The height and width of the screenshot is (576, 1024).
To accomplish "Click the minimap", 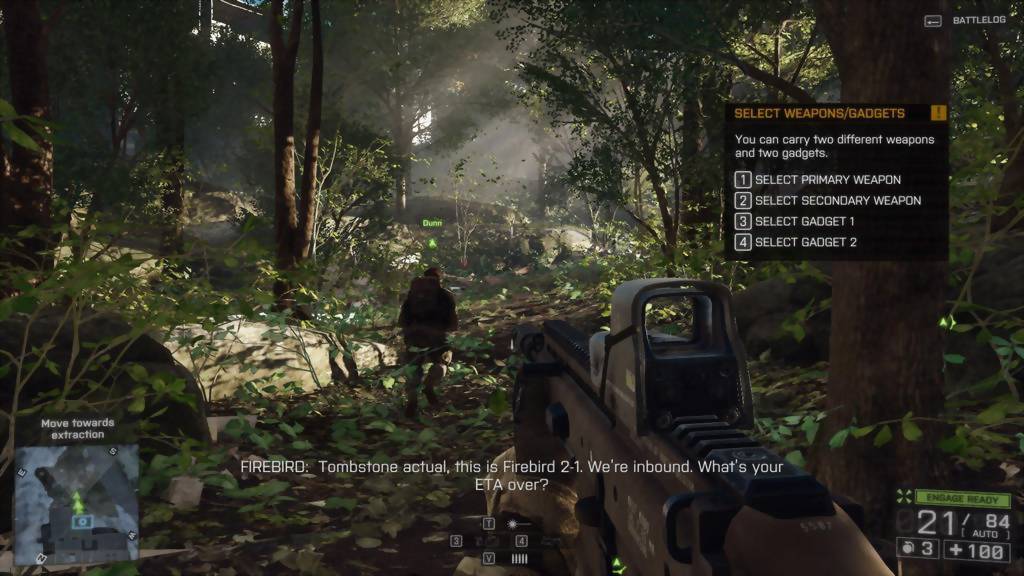I will click(77, 502).
